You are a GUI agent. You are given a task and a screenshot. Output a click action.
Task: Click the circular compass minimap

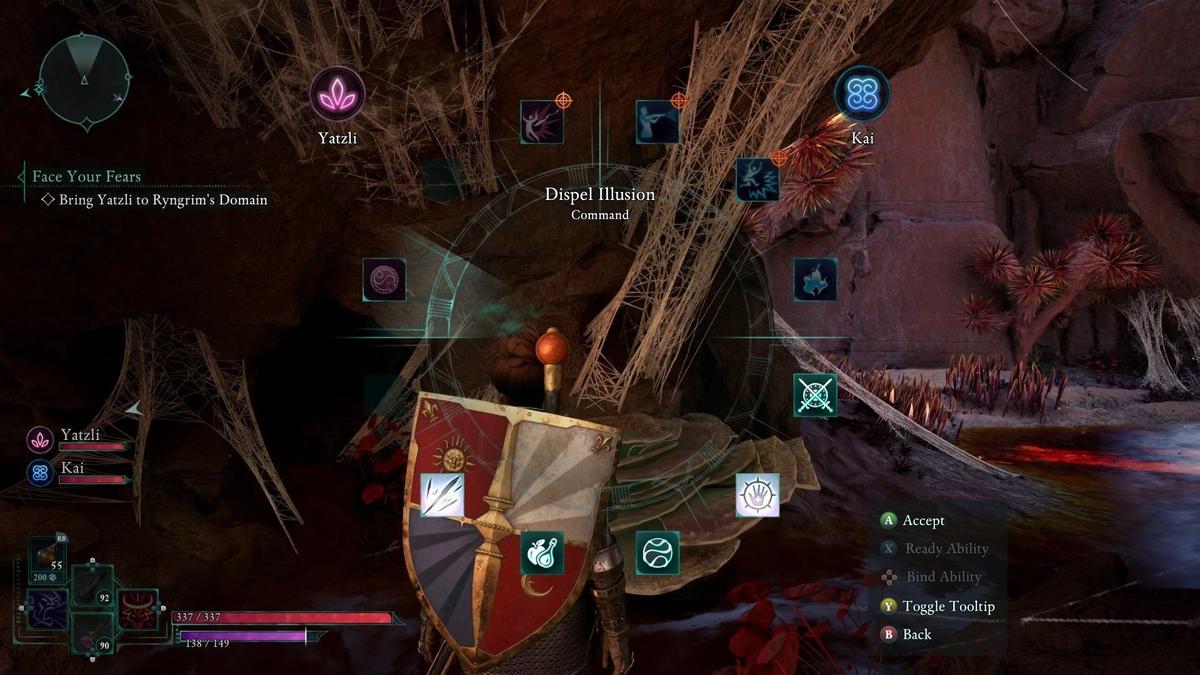point(84,80)
